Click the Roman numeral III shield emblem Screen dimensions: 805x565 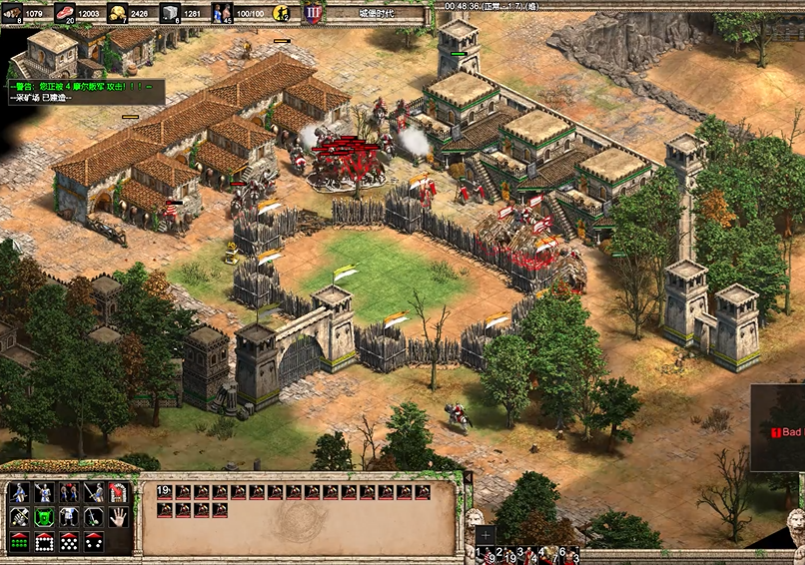point(311,14)
